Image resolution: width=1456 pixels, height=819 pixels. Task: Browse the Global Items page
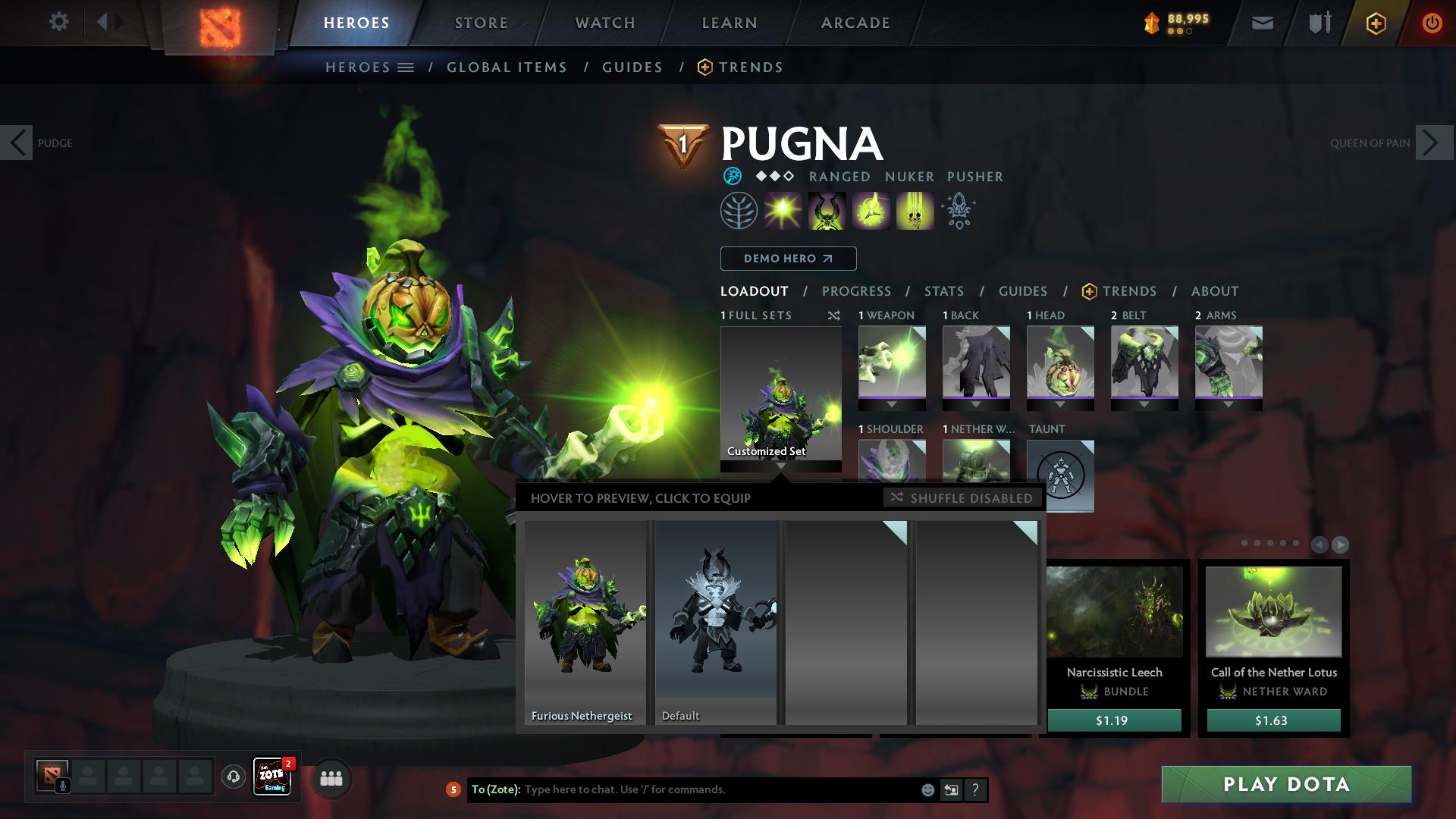pyautogui.click(x=507, y=67)
